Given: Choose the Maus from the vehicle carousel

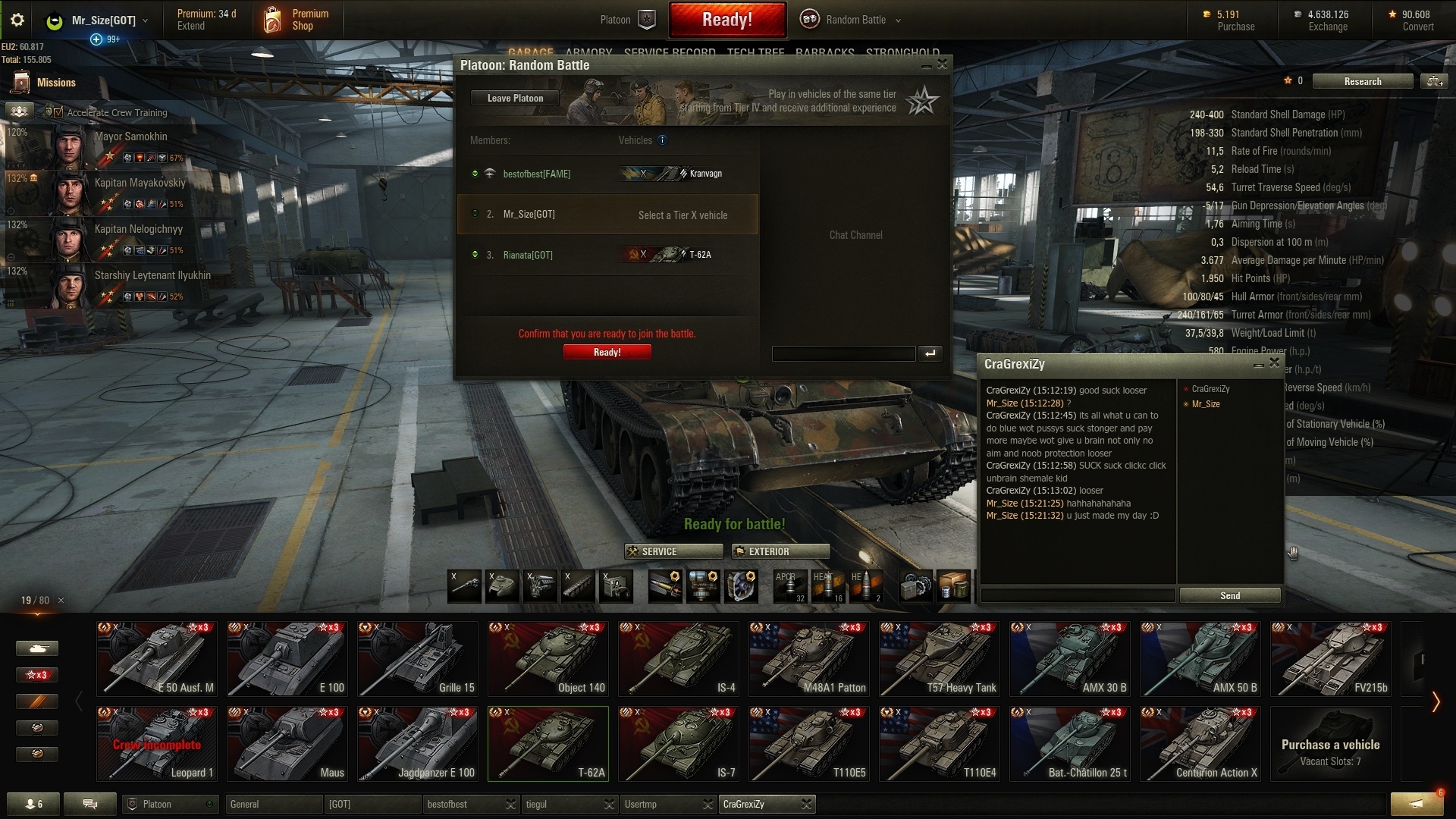Looking at the screenshot, I should [x=287, y=743].
